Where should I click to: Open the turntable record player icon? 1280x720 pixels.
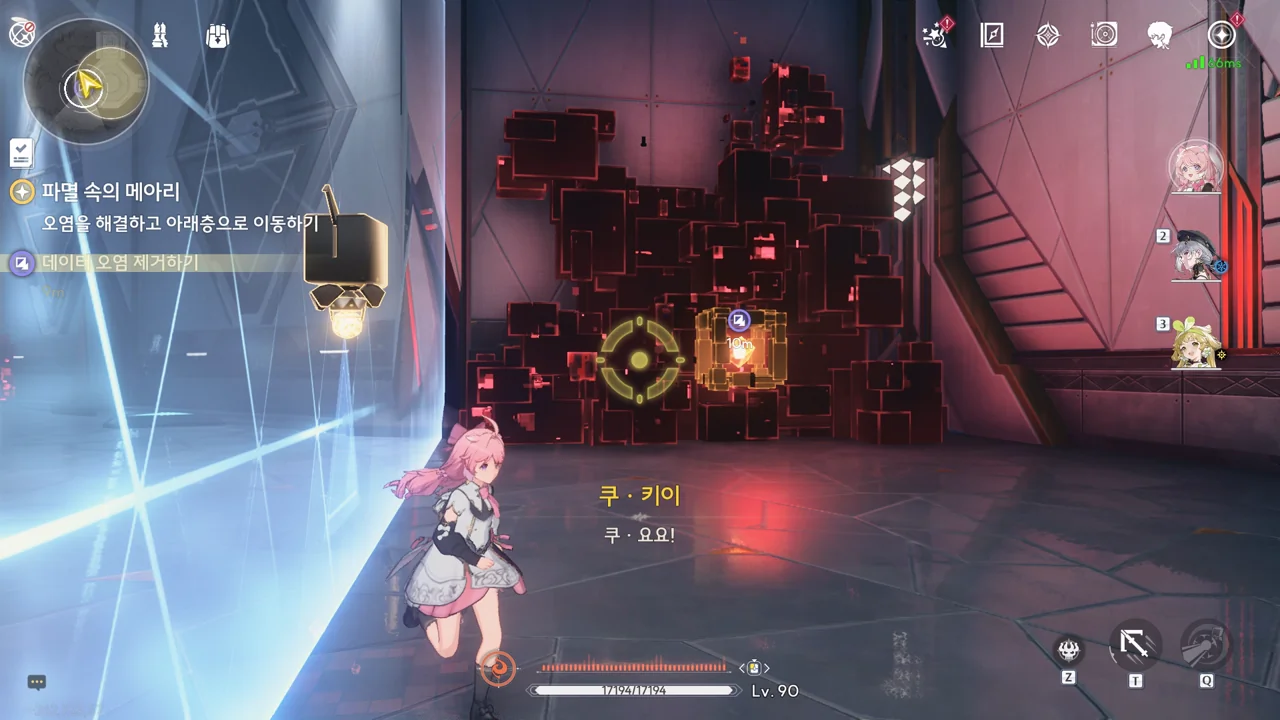(x=1104, y=36)
